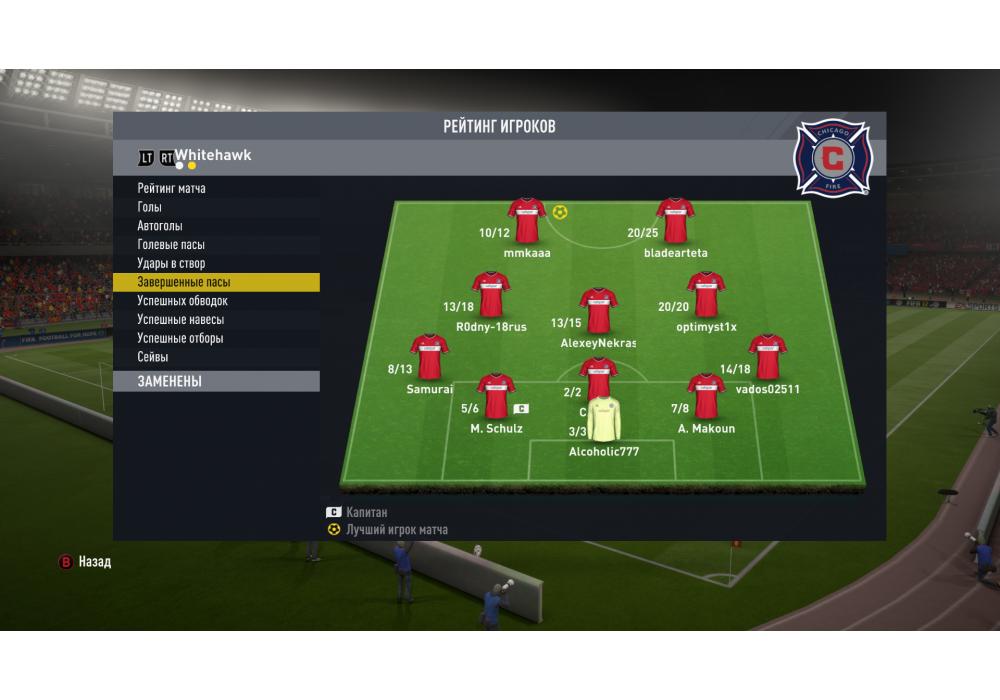Choose the Голы stat entry
Image resolution: width=1000 pixels, height=700 pixels.
pos(150,207)
